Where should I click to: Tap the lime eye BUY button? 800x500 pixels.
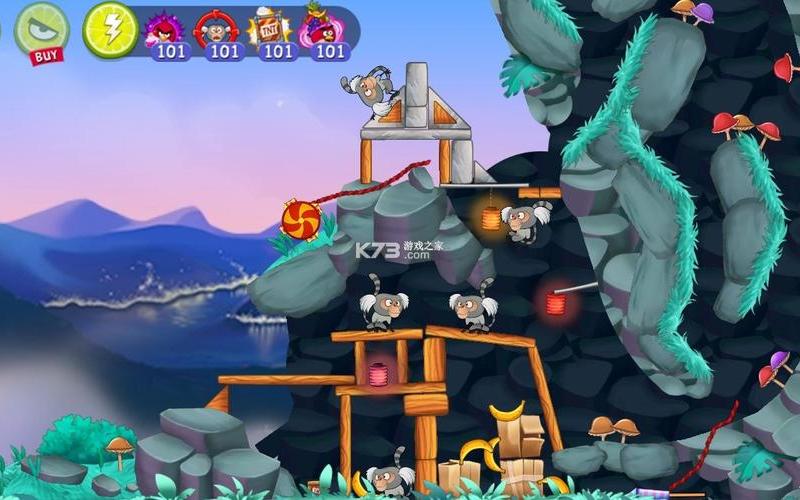pyautogui.click(x=42, y=30)
